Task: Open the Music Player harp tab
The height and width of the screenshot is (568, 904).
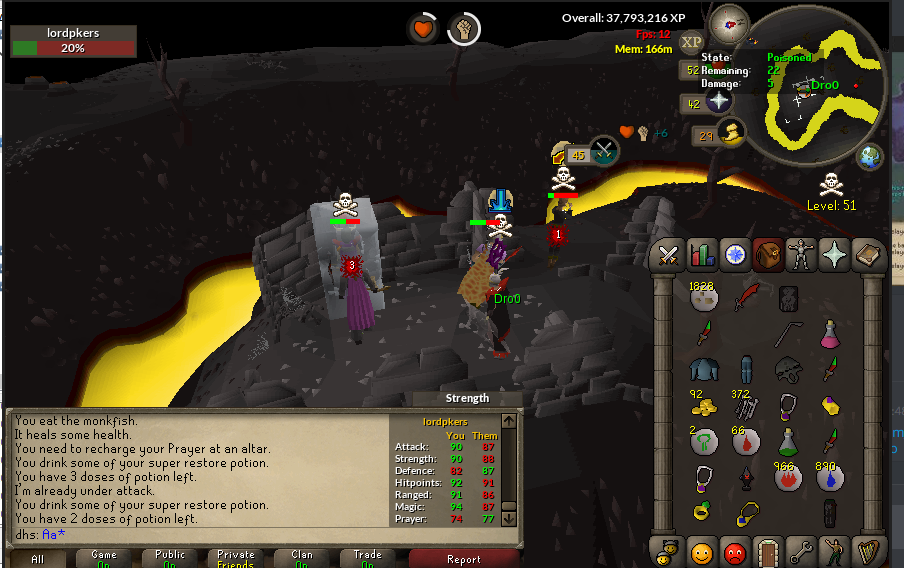Action: [866, 551]
